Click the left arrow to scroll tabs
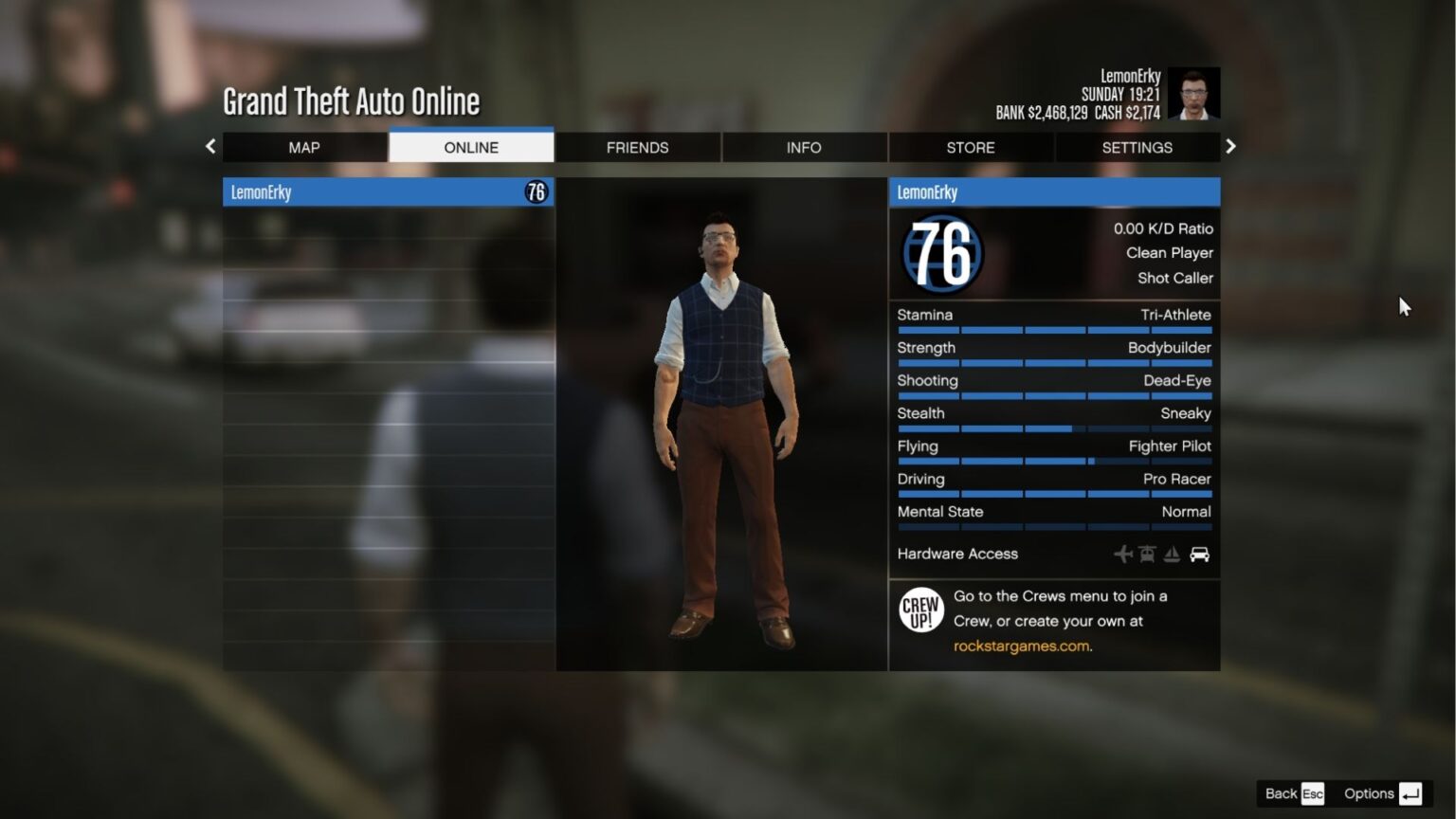Screen dimensions: 1456x819 pos(210,146)
